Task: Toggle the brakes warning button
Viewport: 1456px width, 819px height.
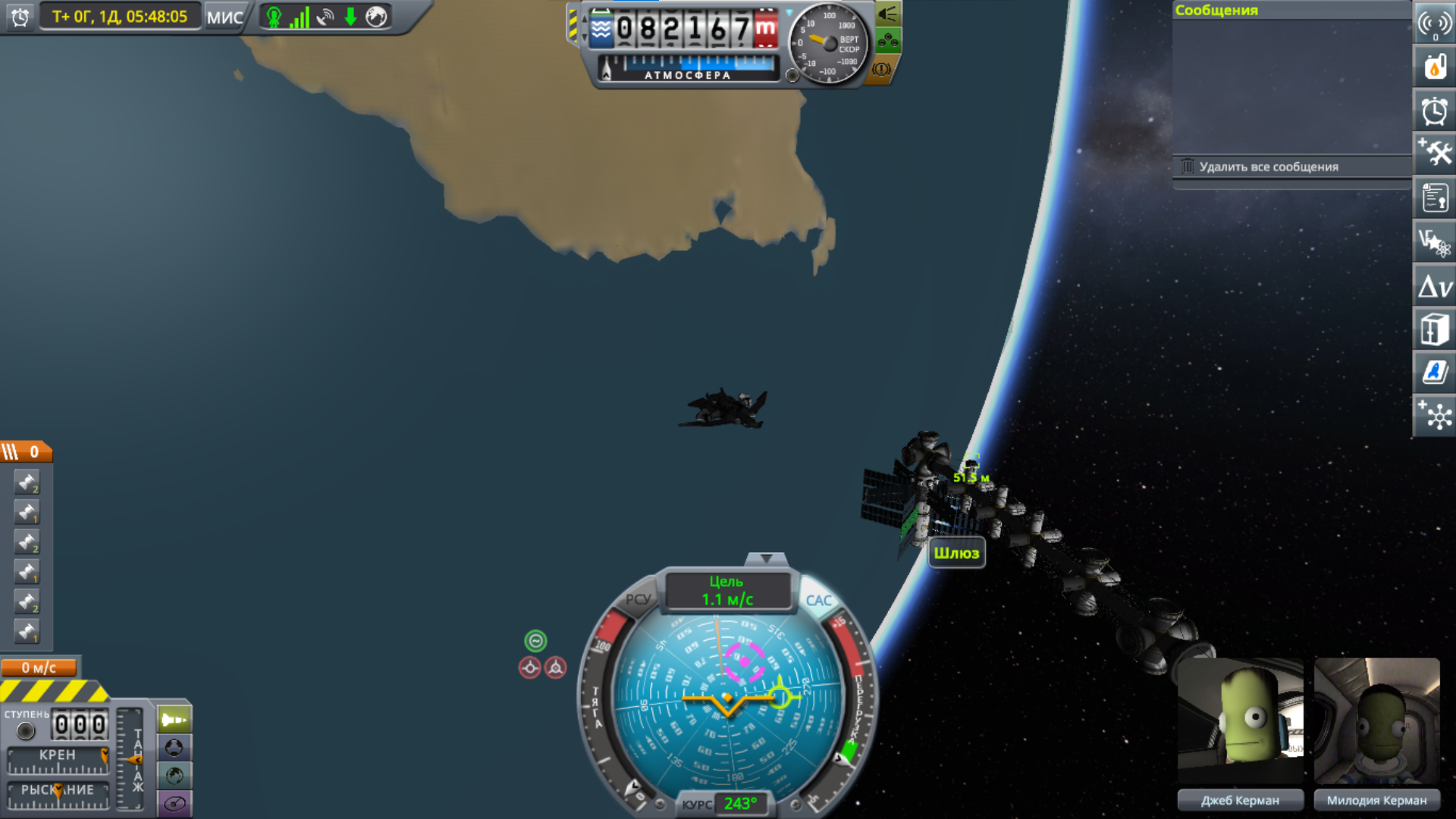Action: (881, 69)
